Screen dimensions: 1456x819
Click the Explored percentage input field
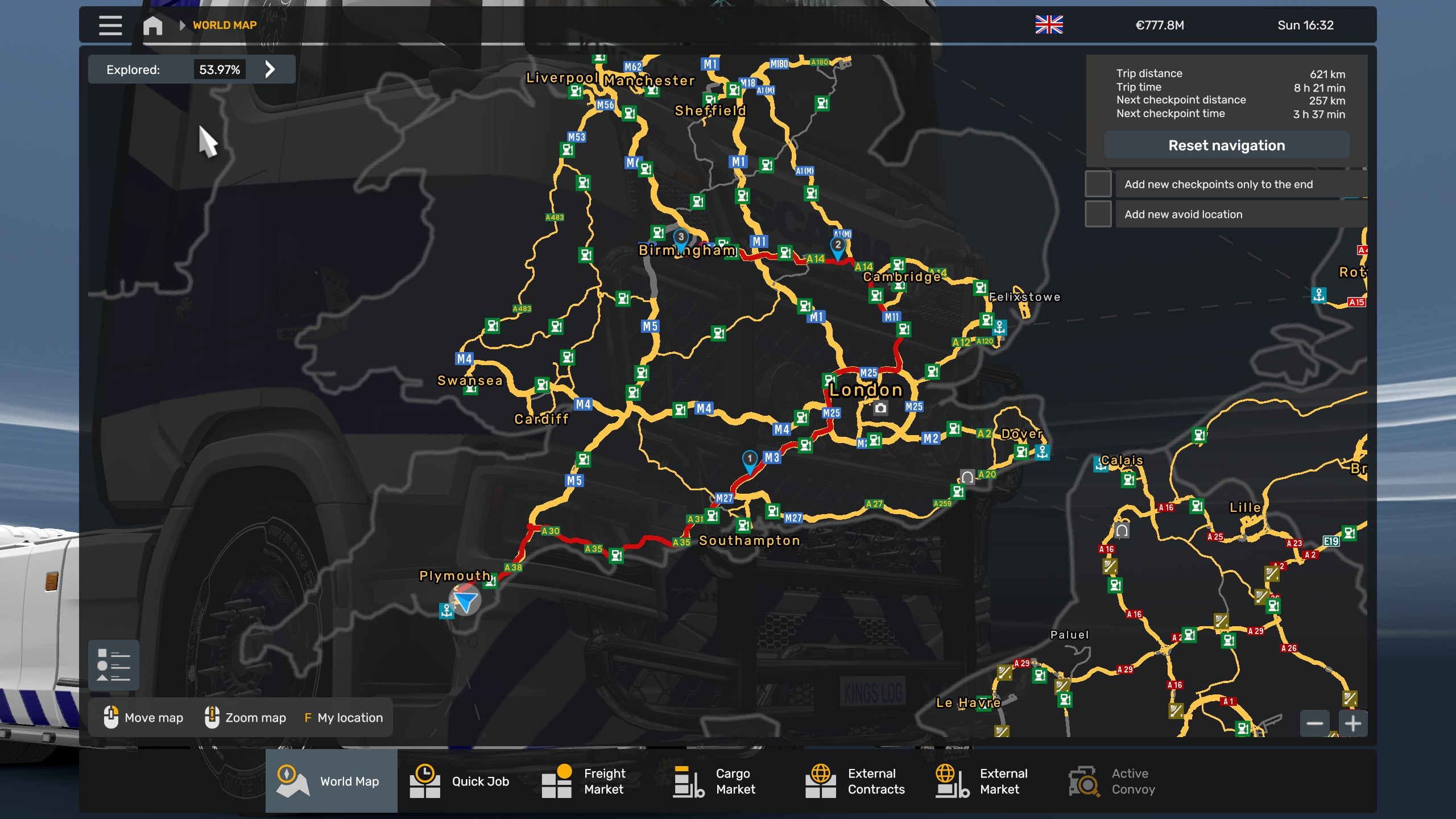219,69
